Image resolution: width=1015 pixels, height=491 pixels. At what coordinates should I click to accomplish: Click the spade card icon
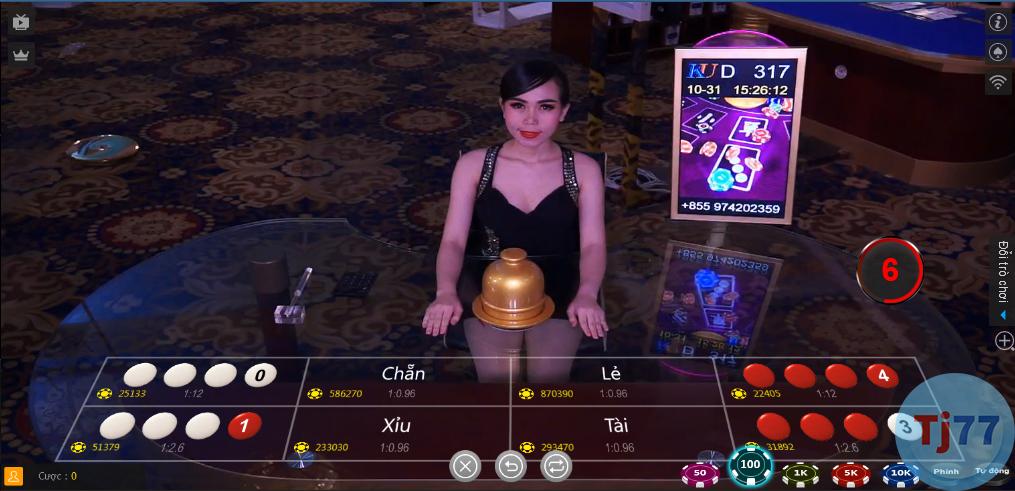coord(997,52)
